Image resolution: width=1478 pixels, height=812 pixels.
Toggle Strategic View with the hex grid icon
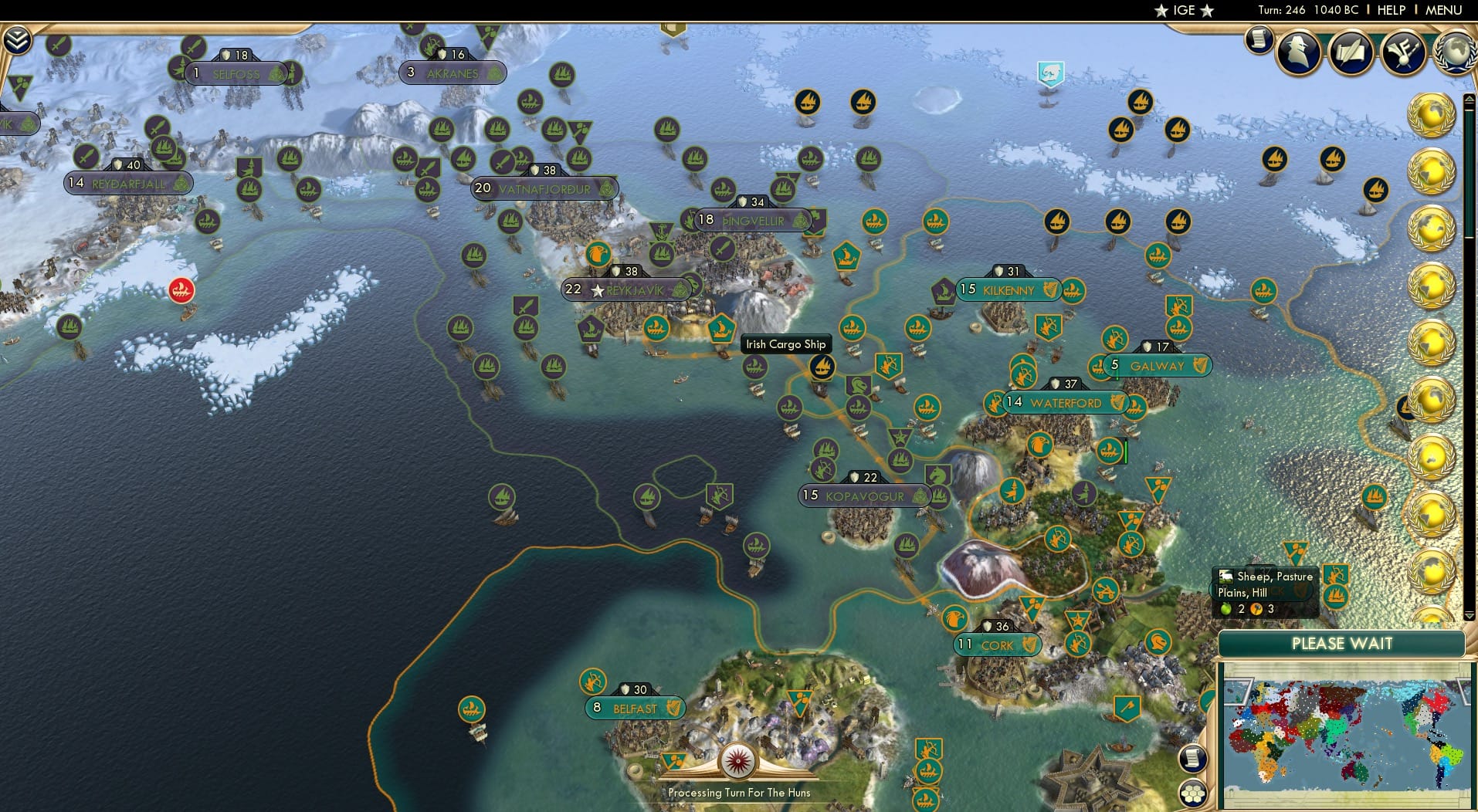(1194, 794)
